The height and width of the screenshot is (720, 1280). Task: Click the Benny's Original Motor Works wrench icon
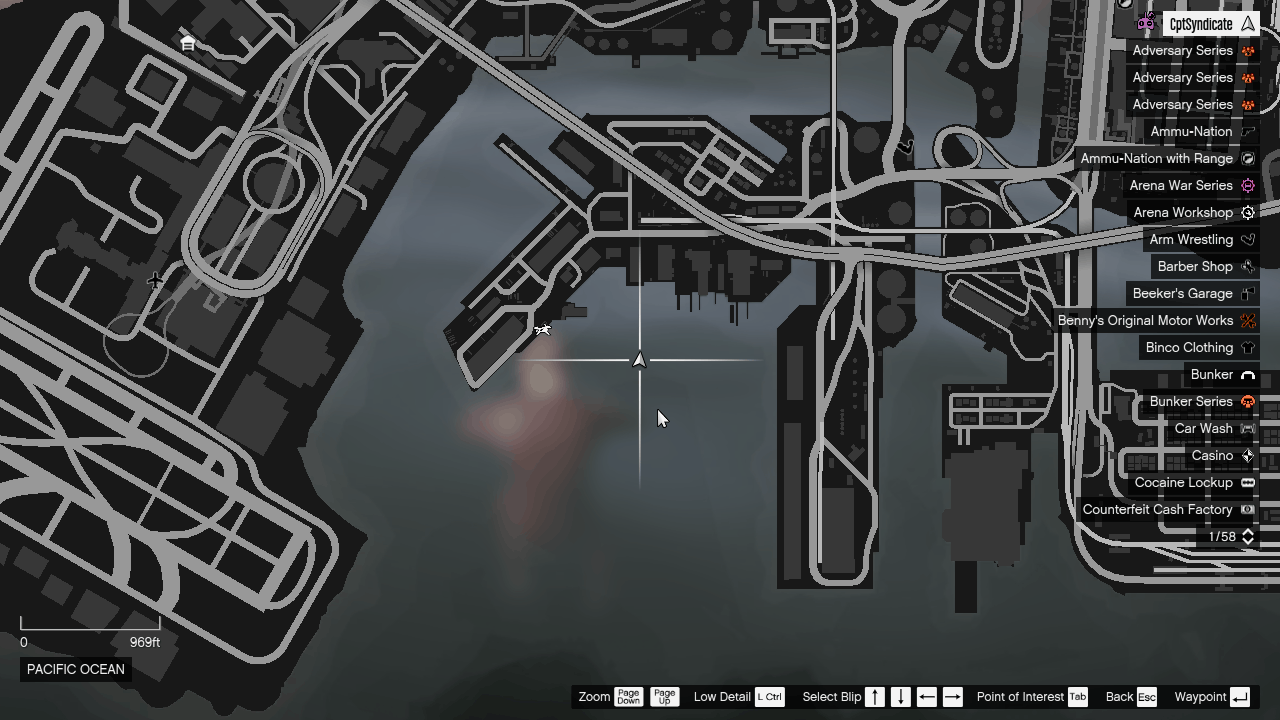(x=1247, y=320)
